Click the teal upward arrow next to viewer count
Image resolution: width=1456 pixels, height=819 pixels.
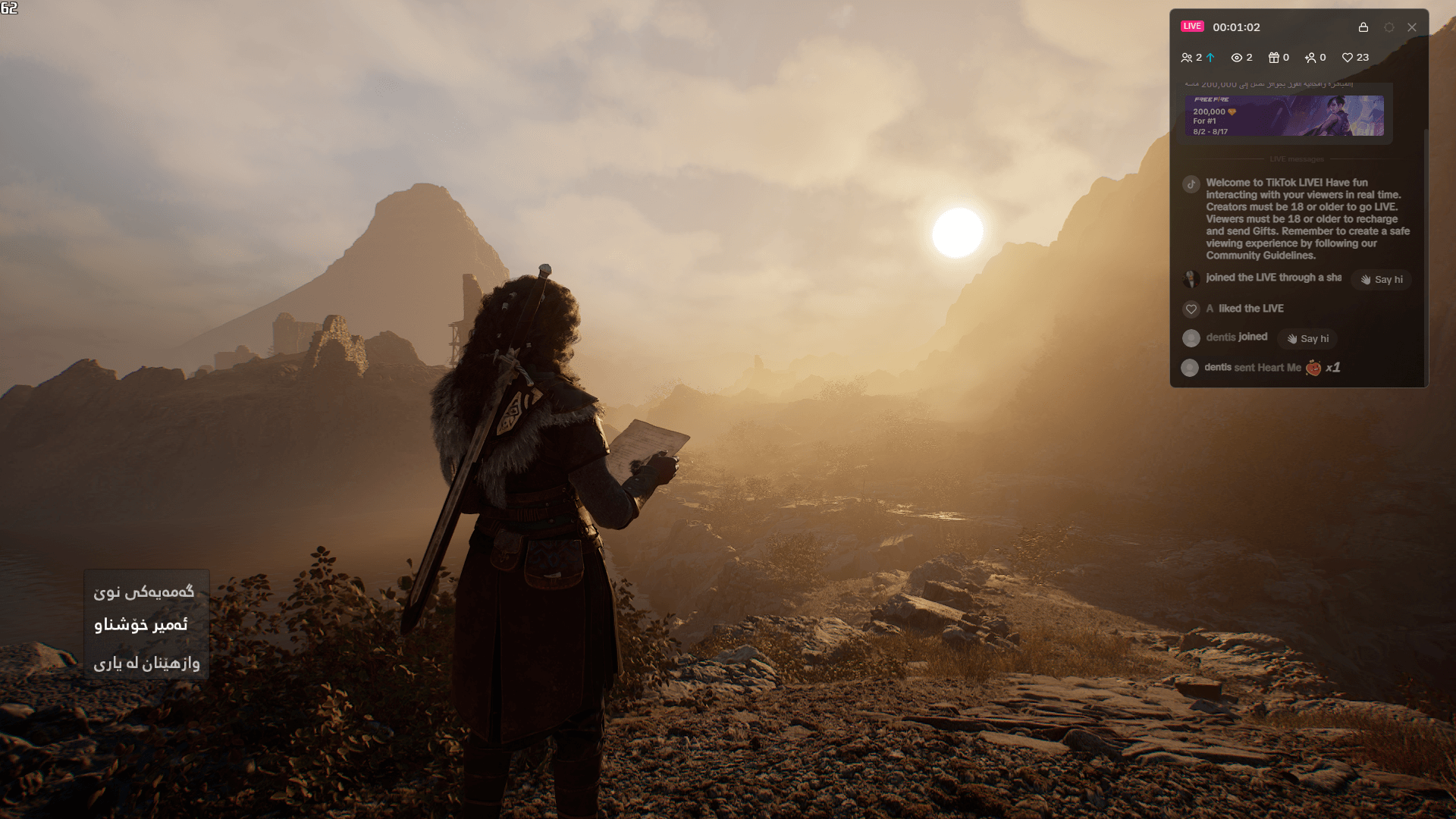click(x=1210, y=57)
